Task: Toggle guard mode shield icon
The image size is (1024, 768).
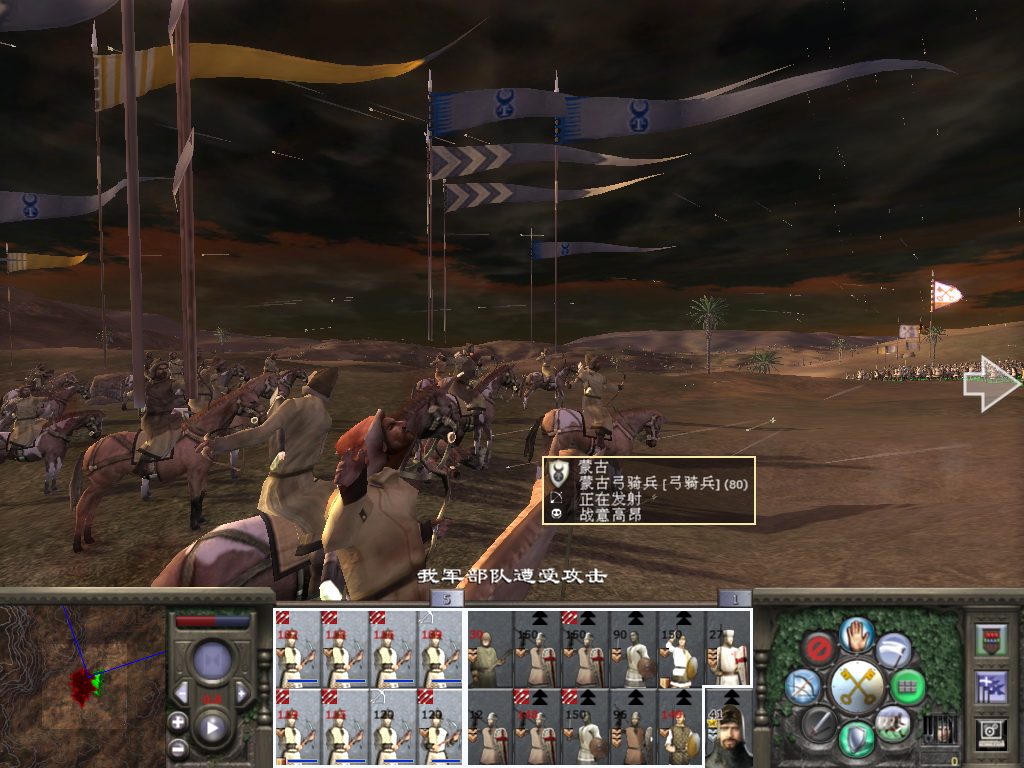Action: click(x=857, y=739)
